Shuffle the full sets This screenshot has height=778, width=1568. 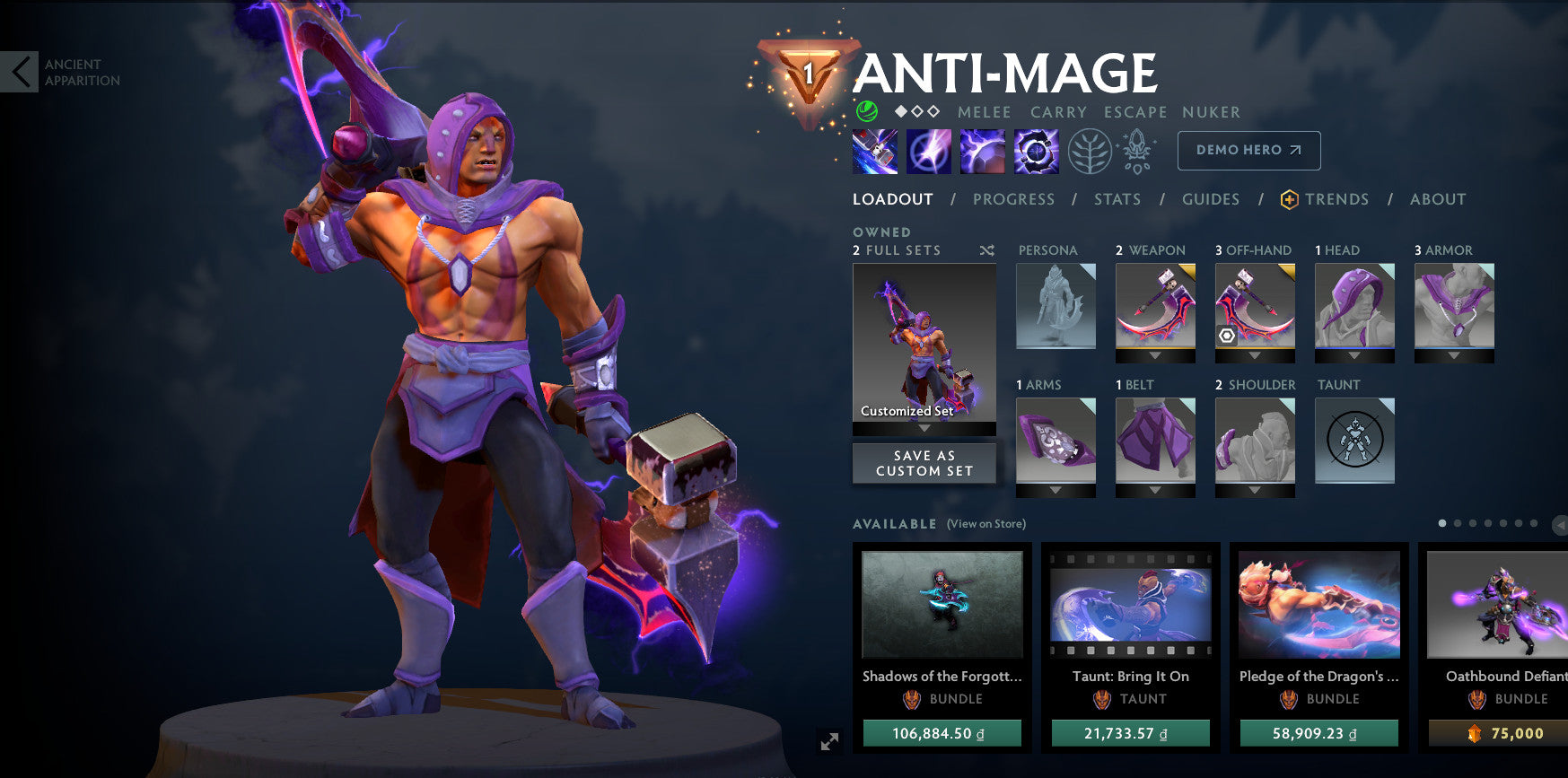tap(986, 250)
